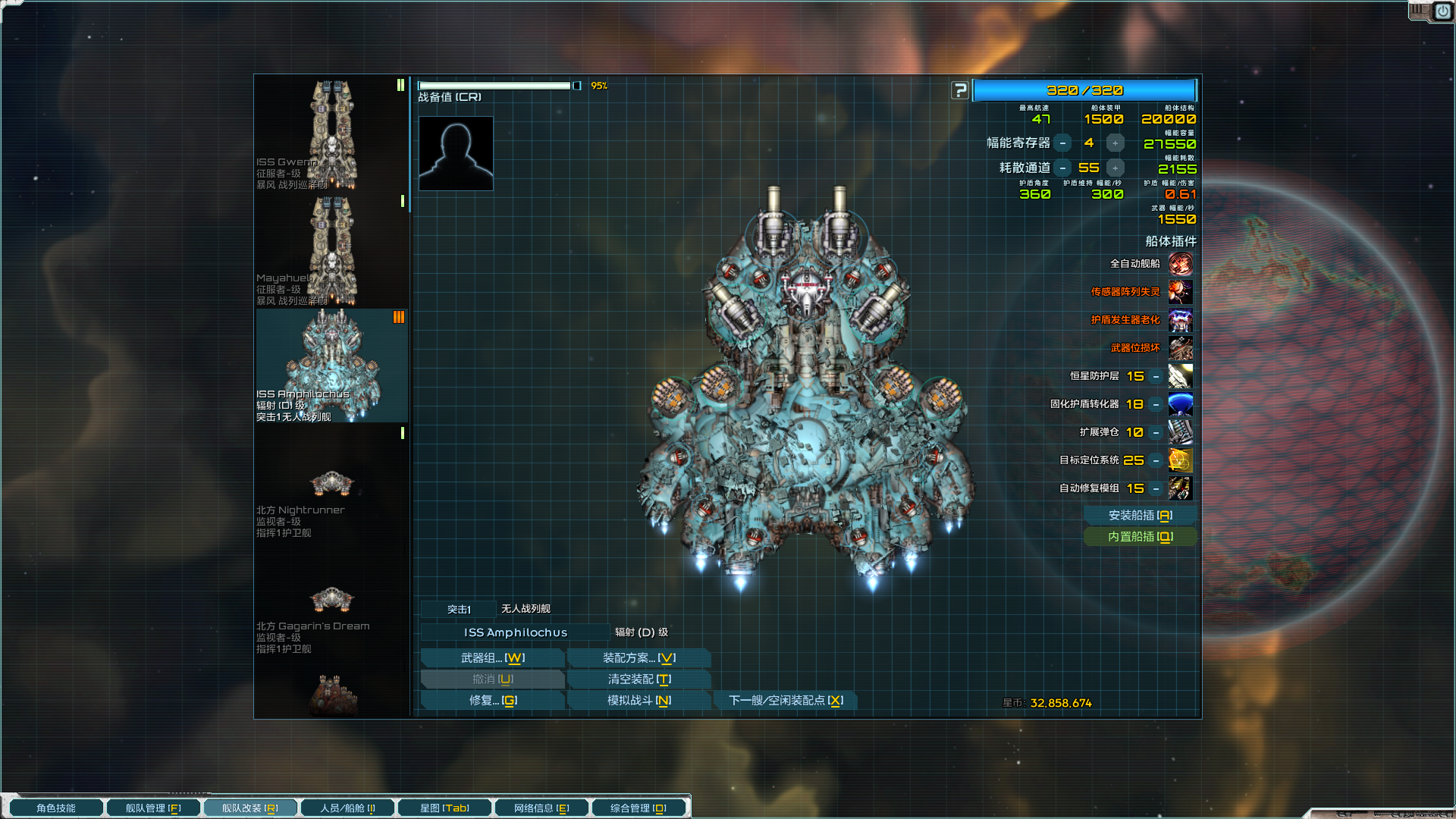This screenshot has width=1456, height=819.
Task: Start a 模拟战斗 simulation battle
Action: coord(639,701)
